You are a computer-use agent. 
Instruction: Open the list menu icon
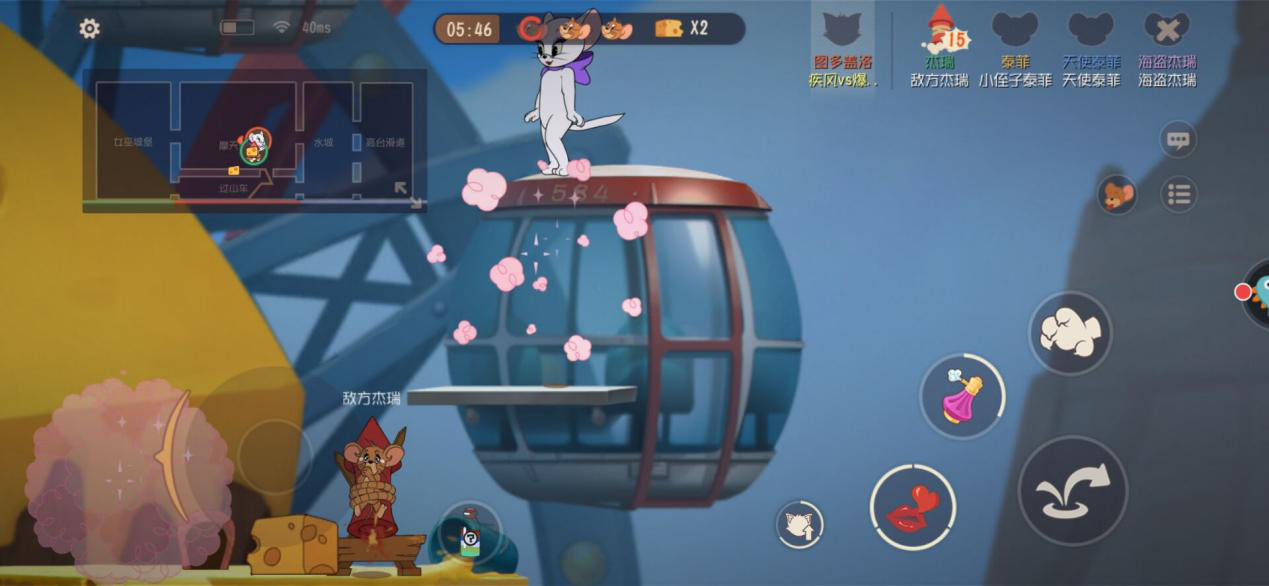point(1179,194)
